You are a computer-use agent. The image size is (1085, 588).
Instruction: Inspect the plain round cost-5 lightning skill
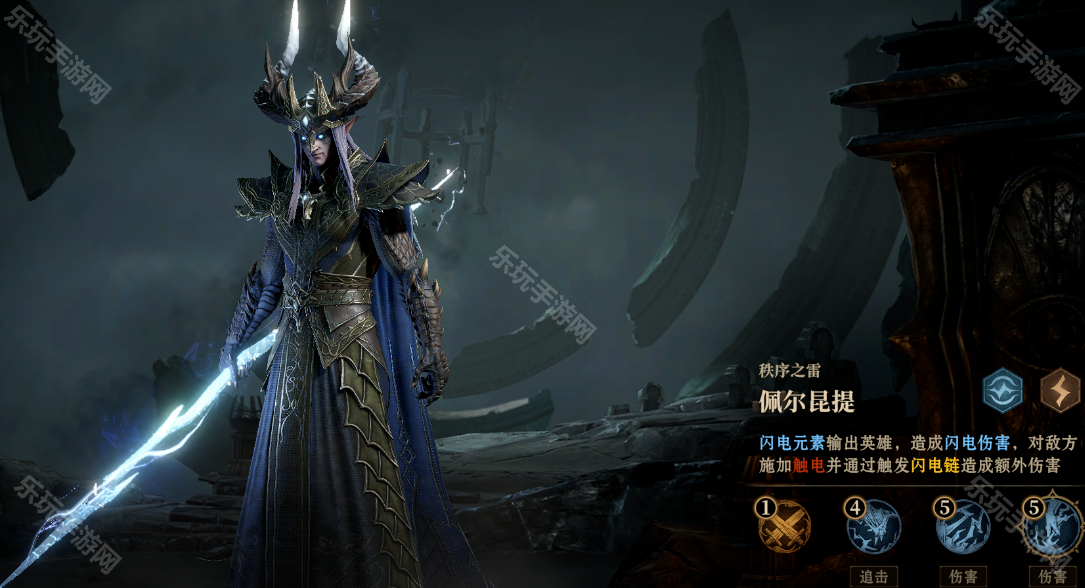point(963,527)
